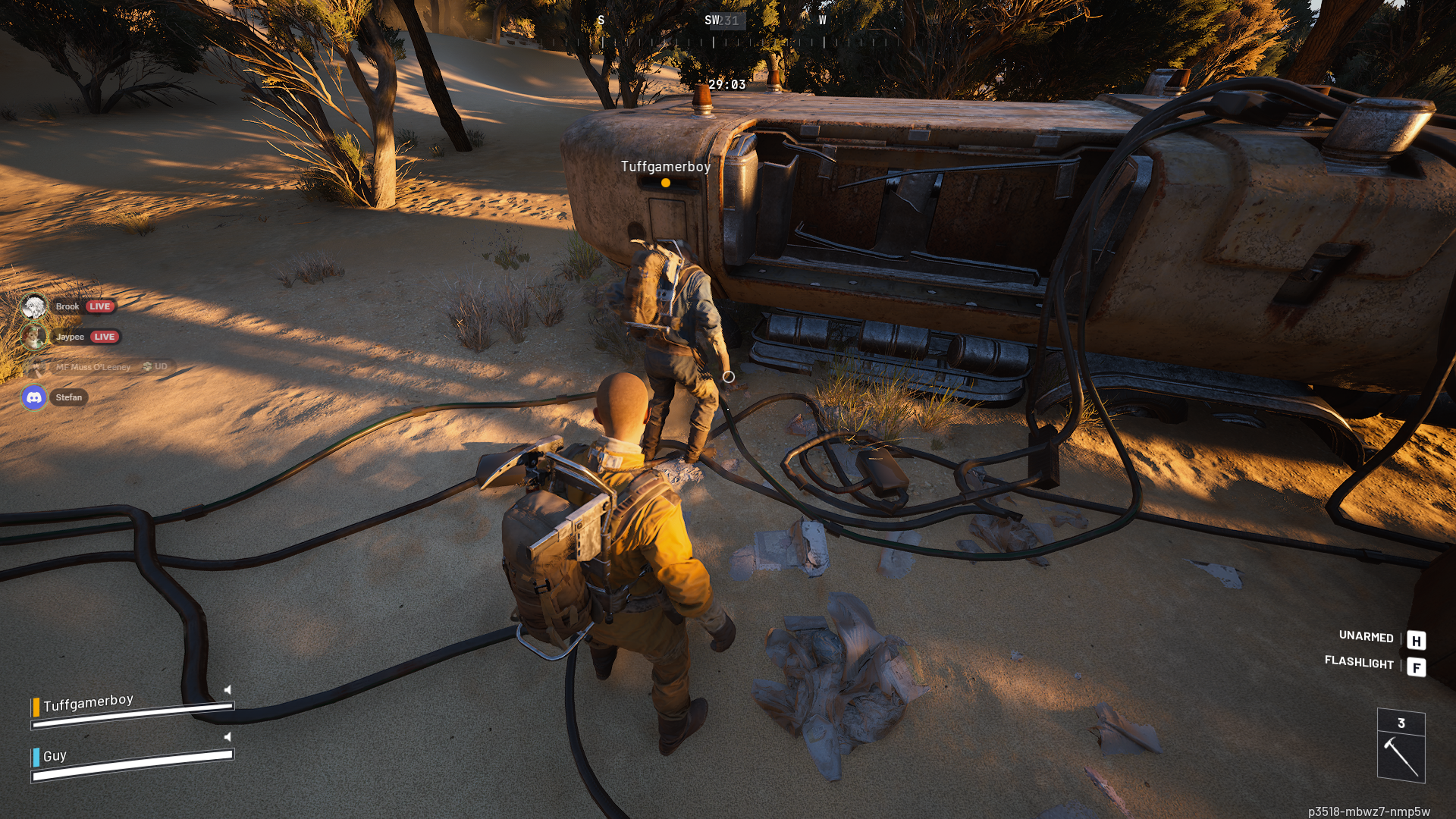Select Stefan in the Discord voice overlay
This screenshot has width=1456, height=819.
[68, 397]
